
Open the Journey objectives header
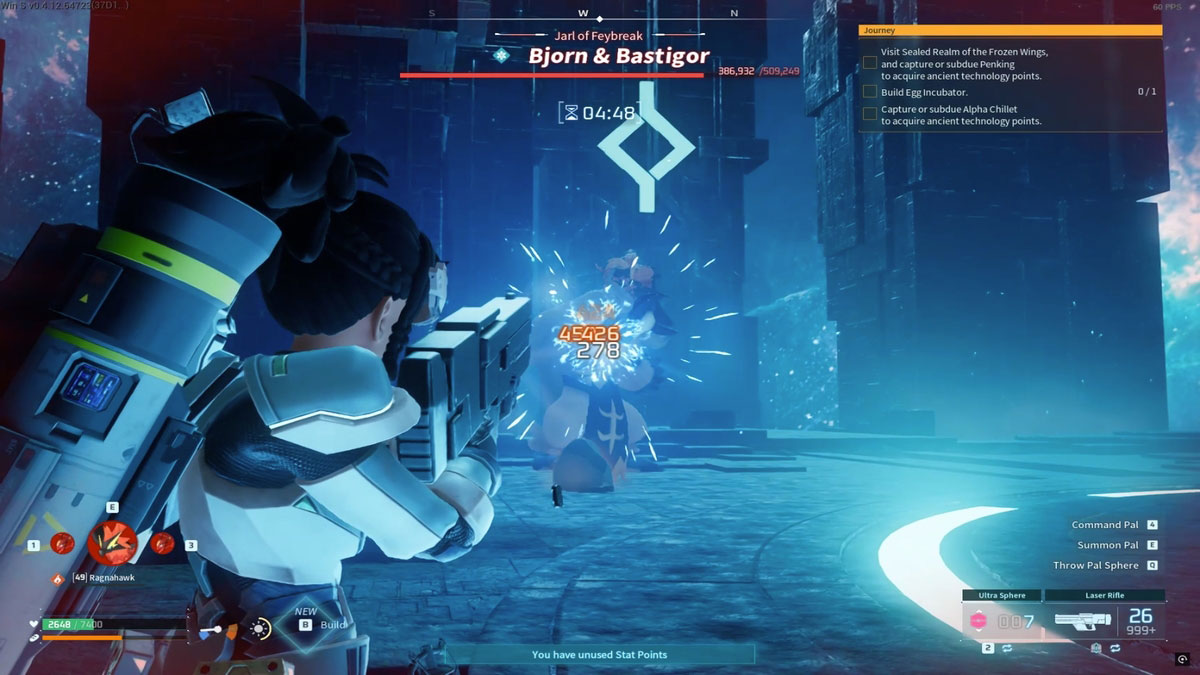pyautogui.click(x=1010, y=31)
